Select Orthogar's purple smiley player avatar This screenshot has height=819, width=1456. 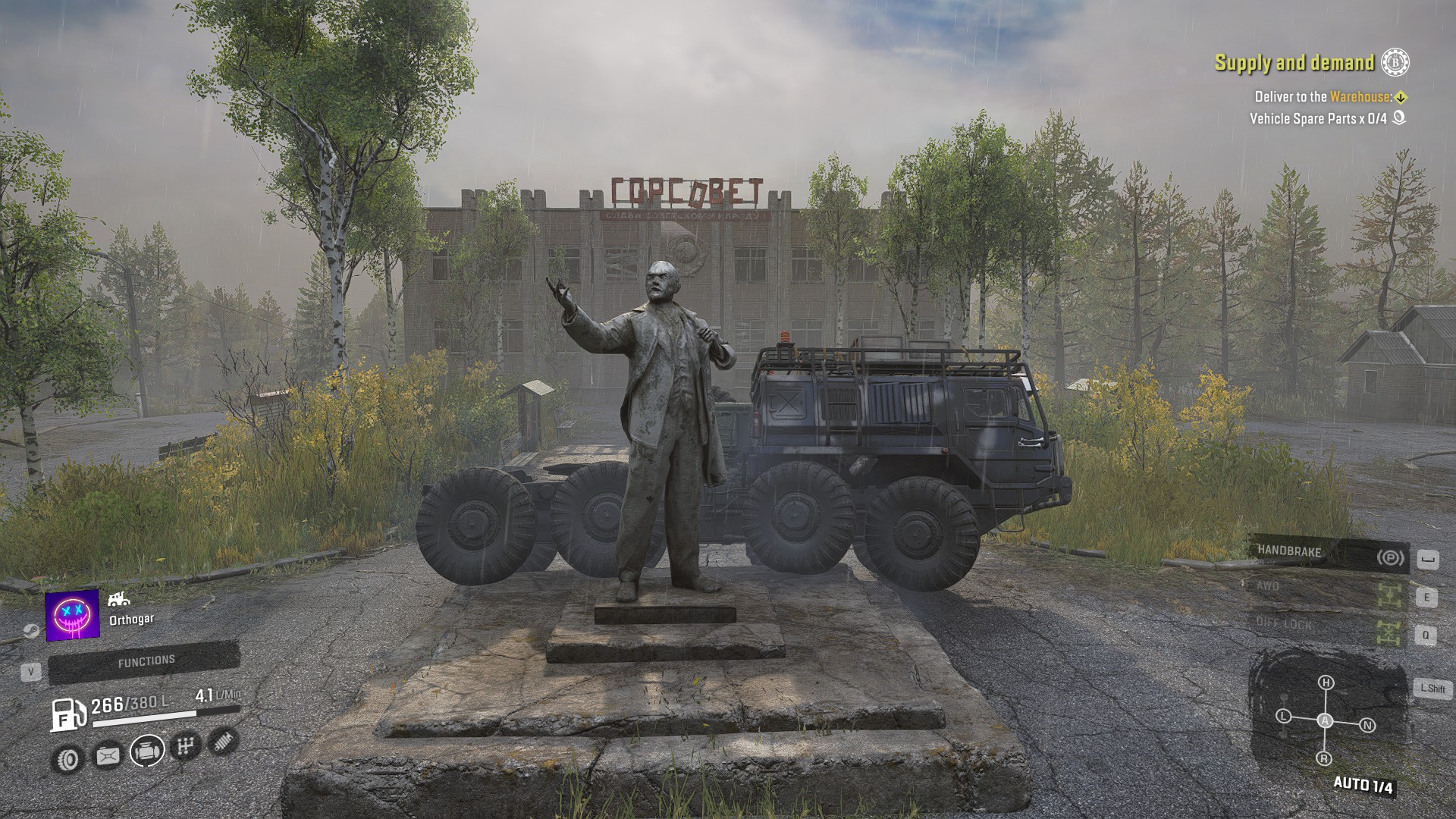[x=73, y=614]
